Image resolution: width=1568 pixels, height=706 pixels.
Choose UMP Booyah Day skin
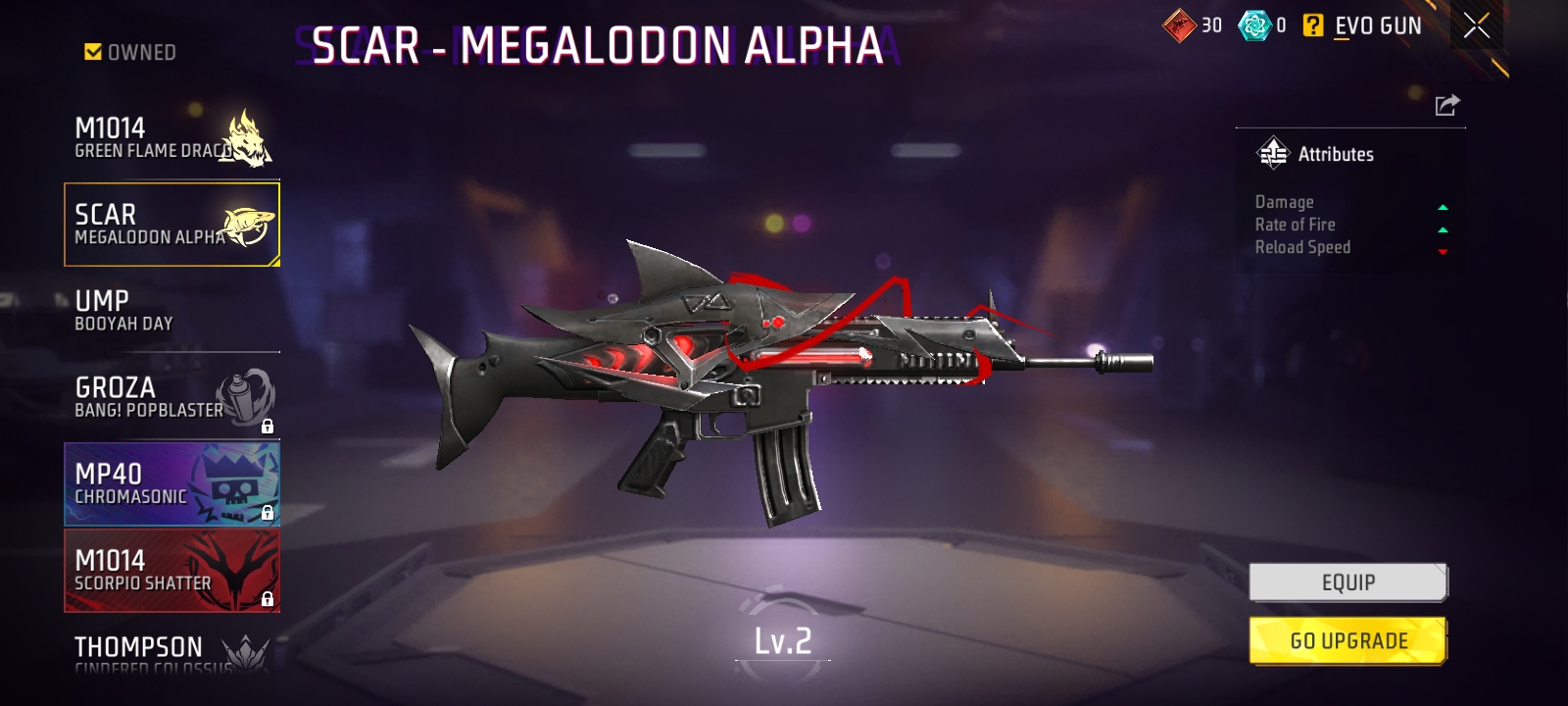click(171, 311)
